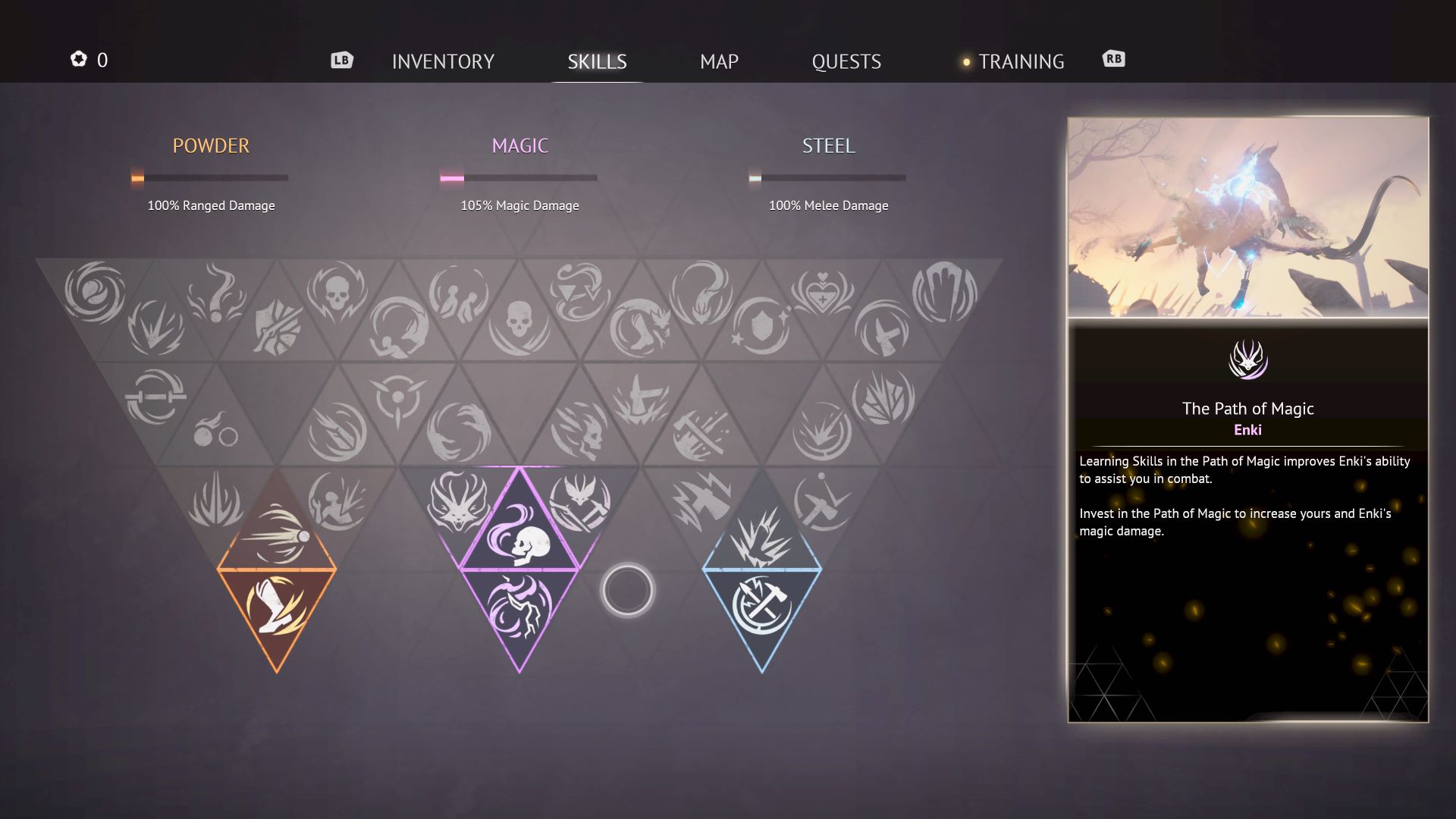This screenshot has width=1456, height=819.
Task: Open the Map tab
Action: pos(719,61)
